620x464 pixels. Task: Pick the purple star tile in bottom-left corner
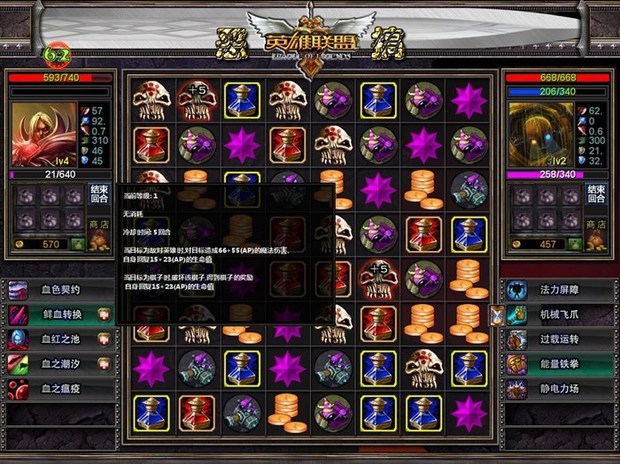151,366
